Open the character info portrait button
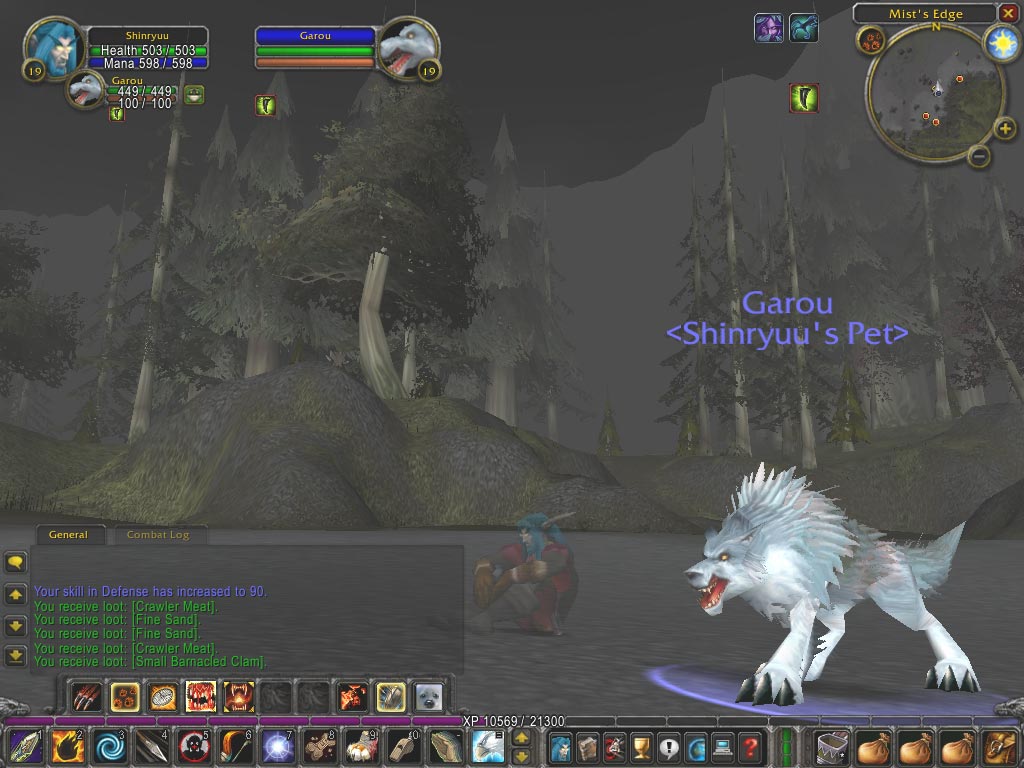Viewport: 1024px width, 768px height. coord(560,747)
